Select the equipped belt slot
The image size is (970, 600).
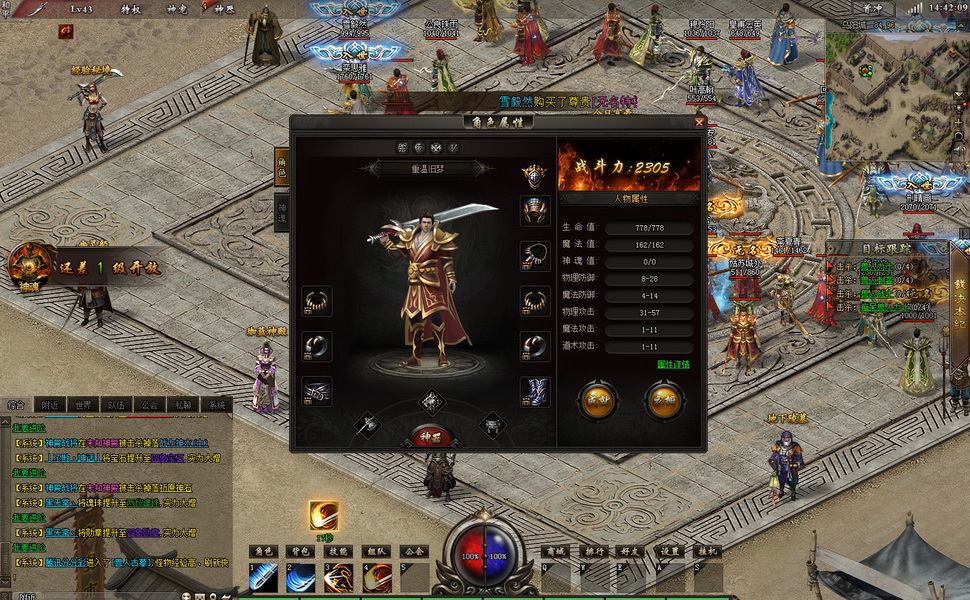point(316,392)
